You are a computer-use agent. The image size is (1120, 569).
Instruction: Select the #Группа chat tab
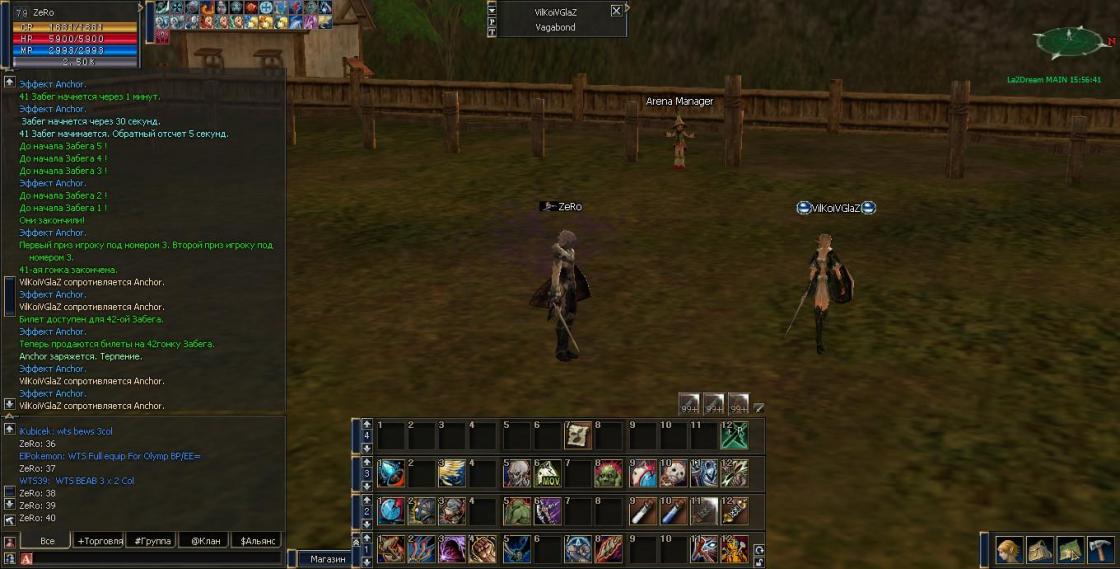(x=151, y=541)
